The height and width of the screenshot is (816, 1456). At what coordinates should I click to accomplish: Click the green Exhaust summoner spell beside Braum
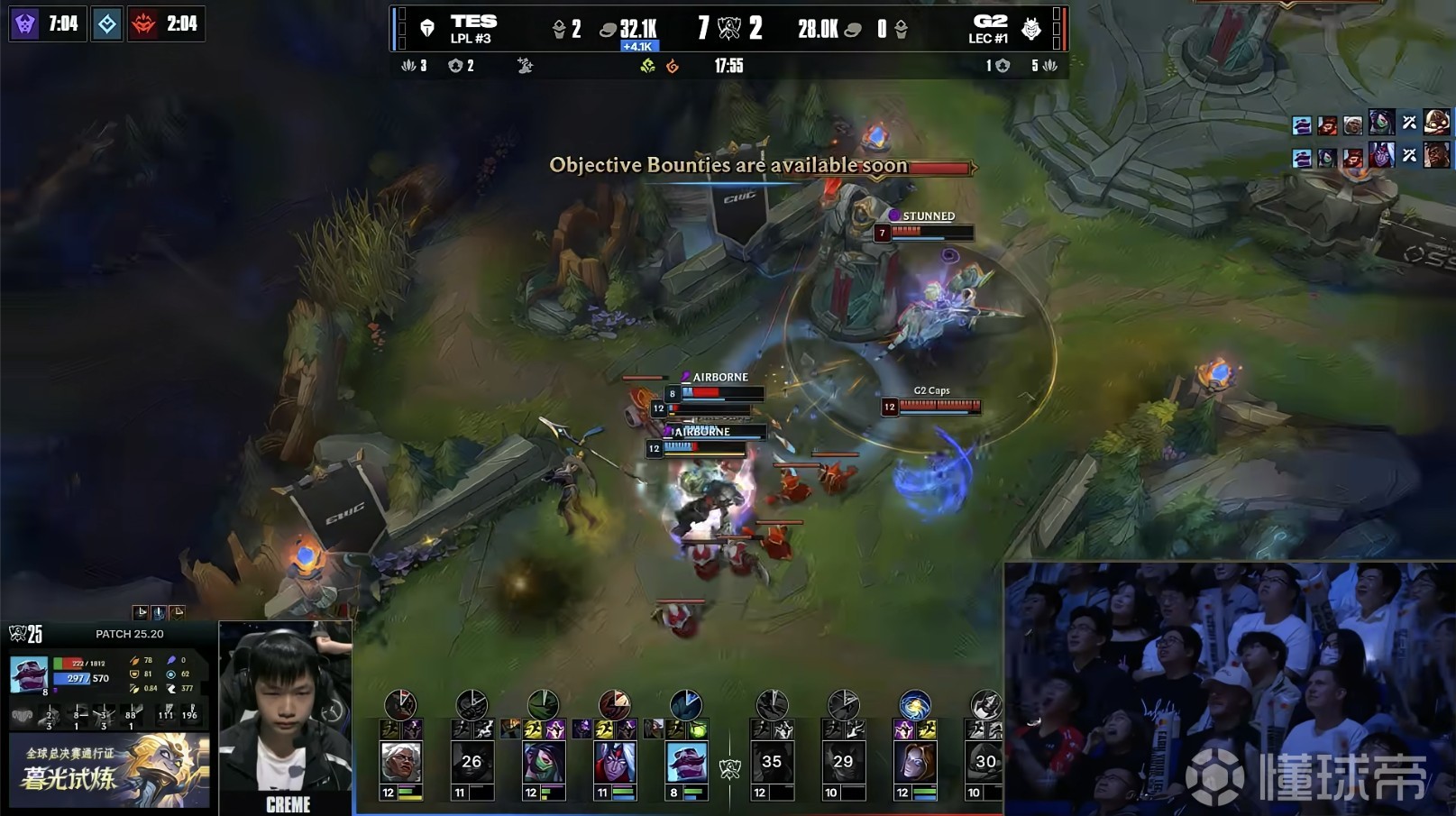coord(698,729)
